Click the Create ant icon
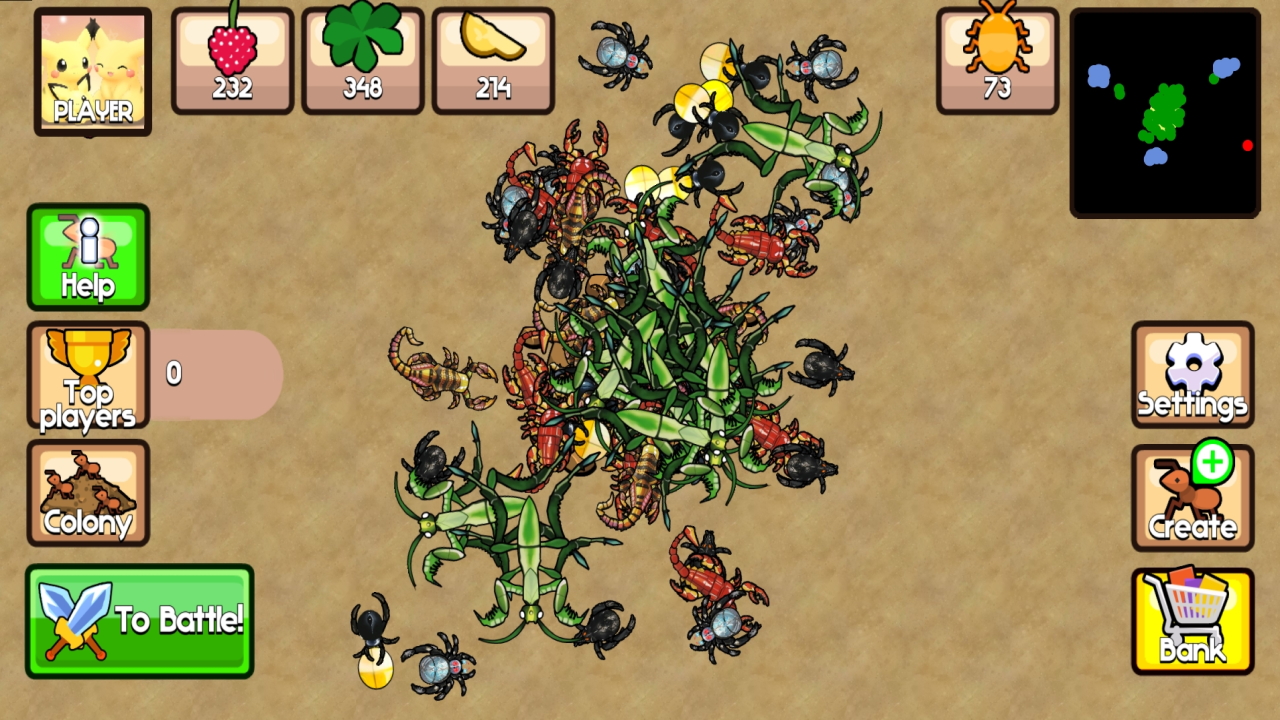This screenshot has width=1280, height=720. [x=1192, y=494]
